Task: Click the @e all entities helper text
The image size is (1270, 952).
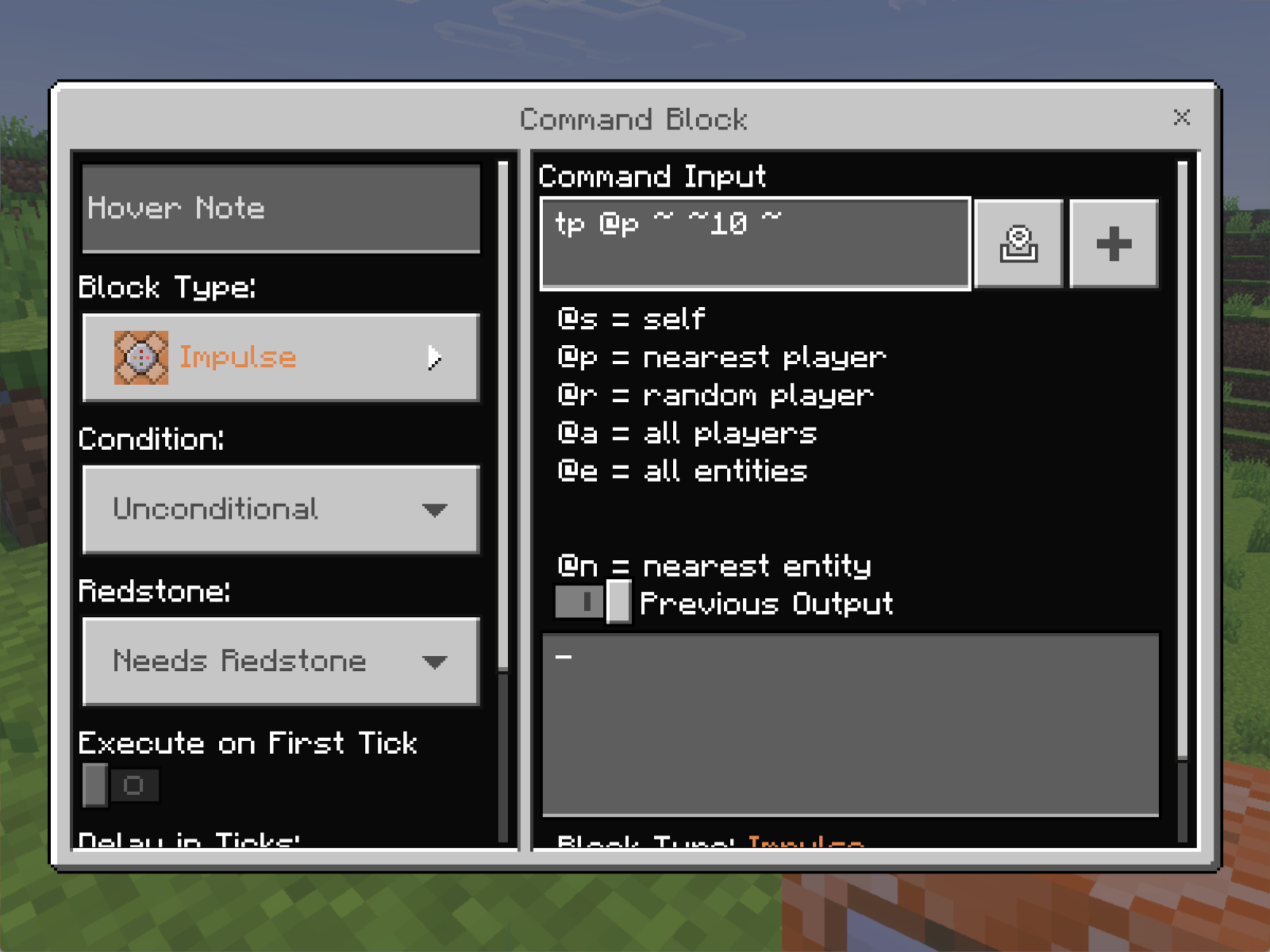Action: pos(680,471)
